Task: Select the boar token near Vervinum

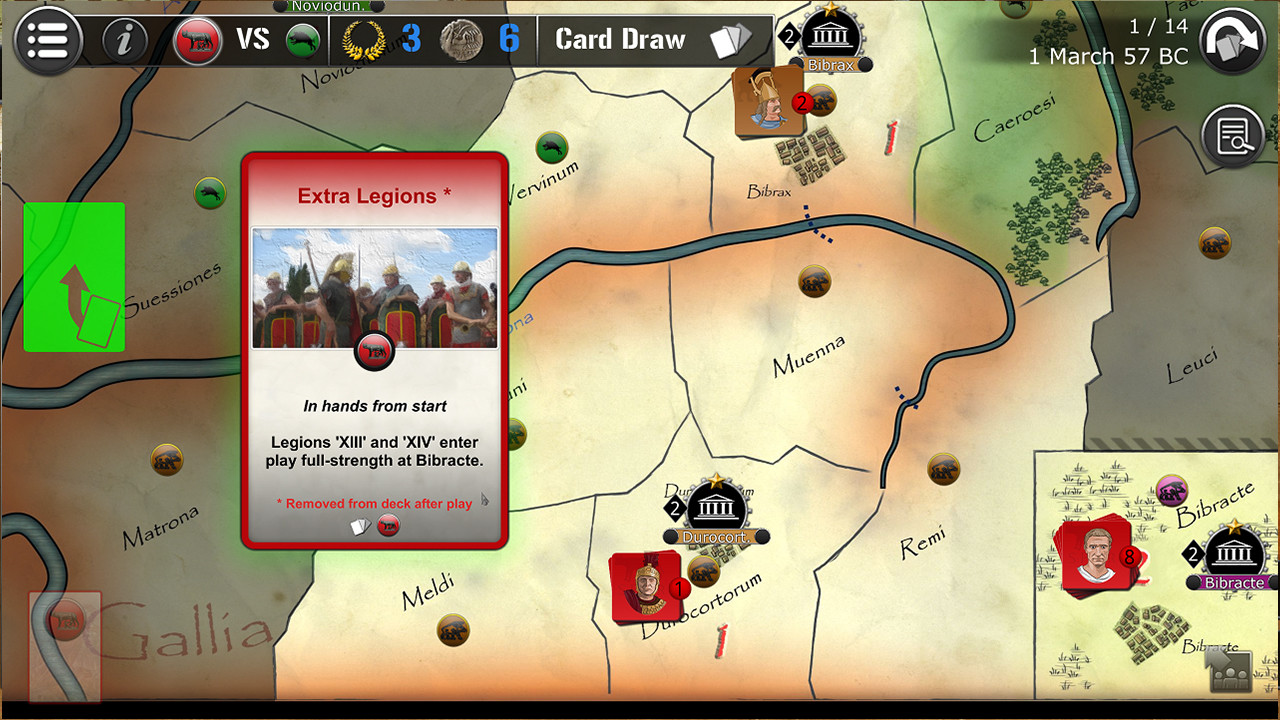Action: tap(552, 148)
